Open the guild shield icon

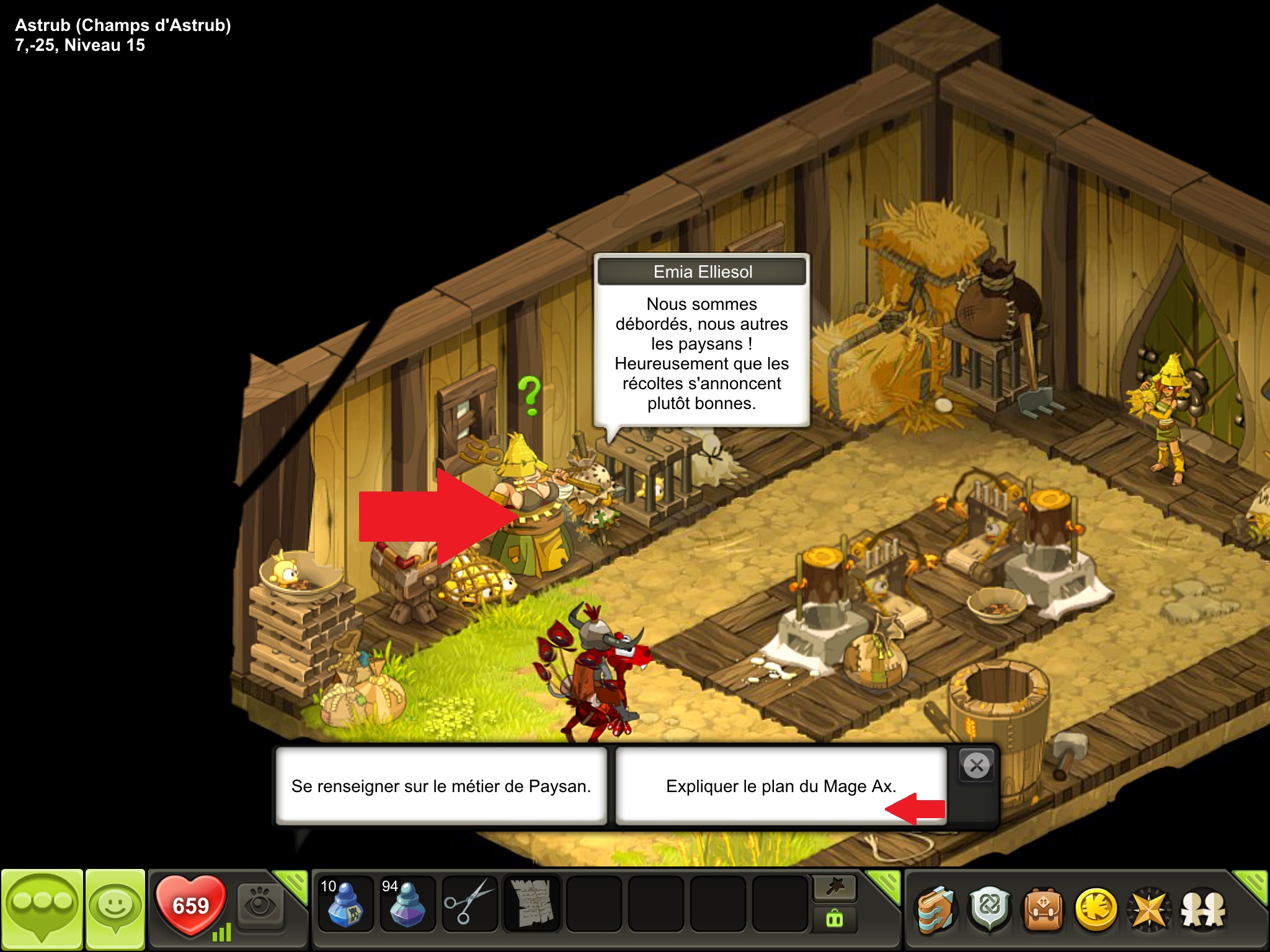click(x=990, y=910)
